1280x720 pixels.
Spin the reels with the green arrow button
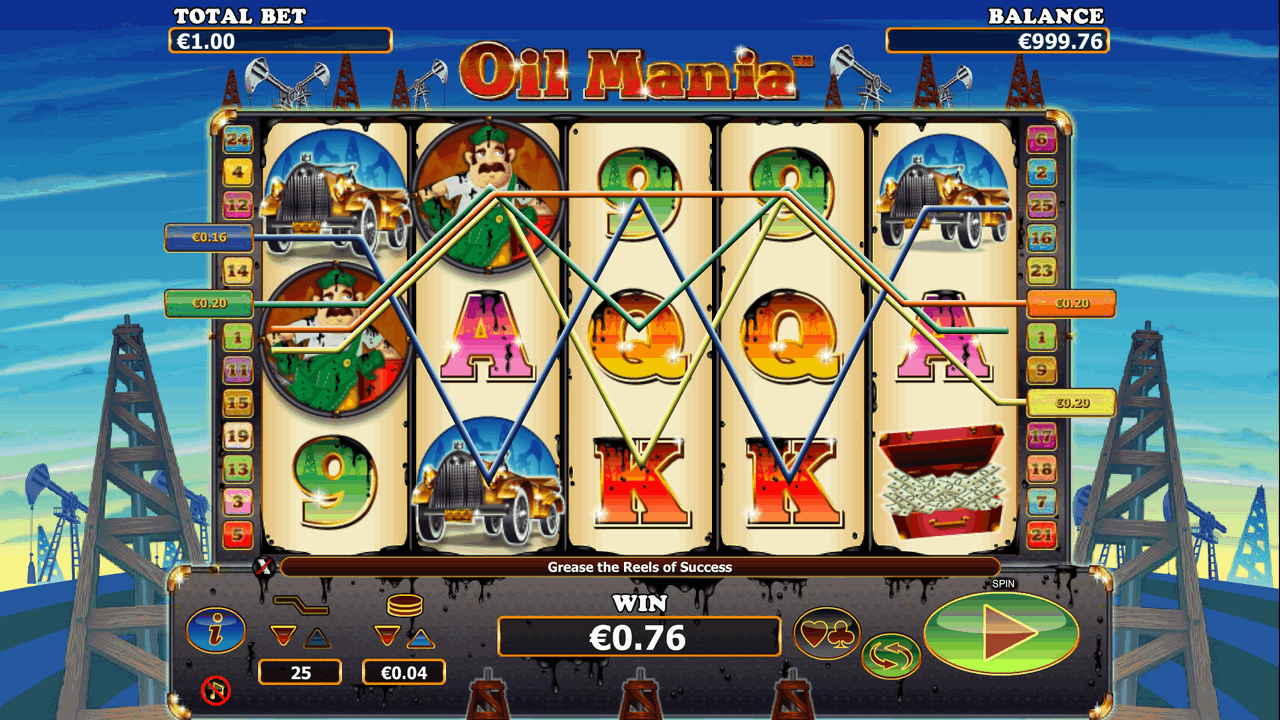1001,634
